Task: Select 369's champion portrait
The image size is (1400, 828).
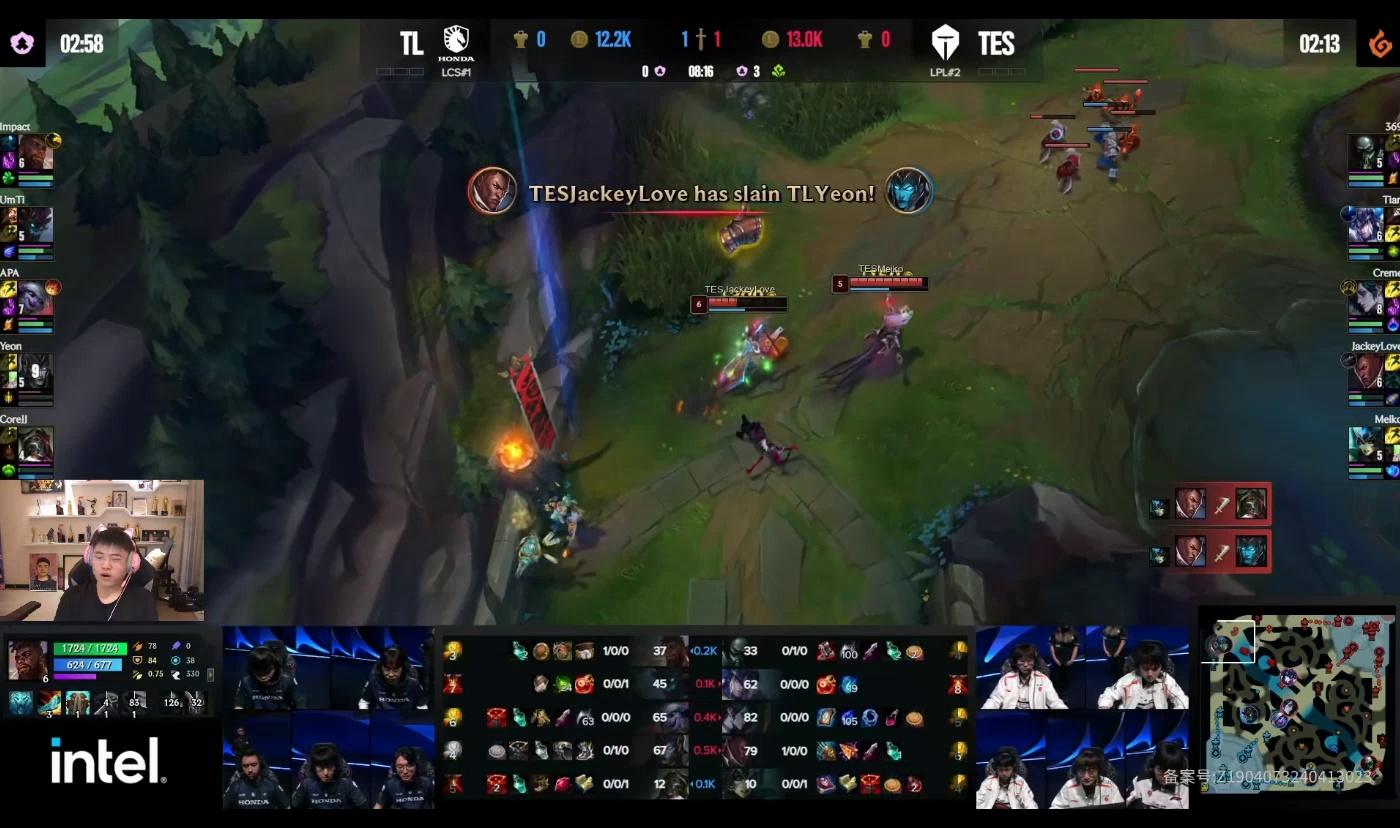Action: (x=1366, y=153)
